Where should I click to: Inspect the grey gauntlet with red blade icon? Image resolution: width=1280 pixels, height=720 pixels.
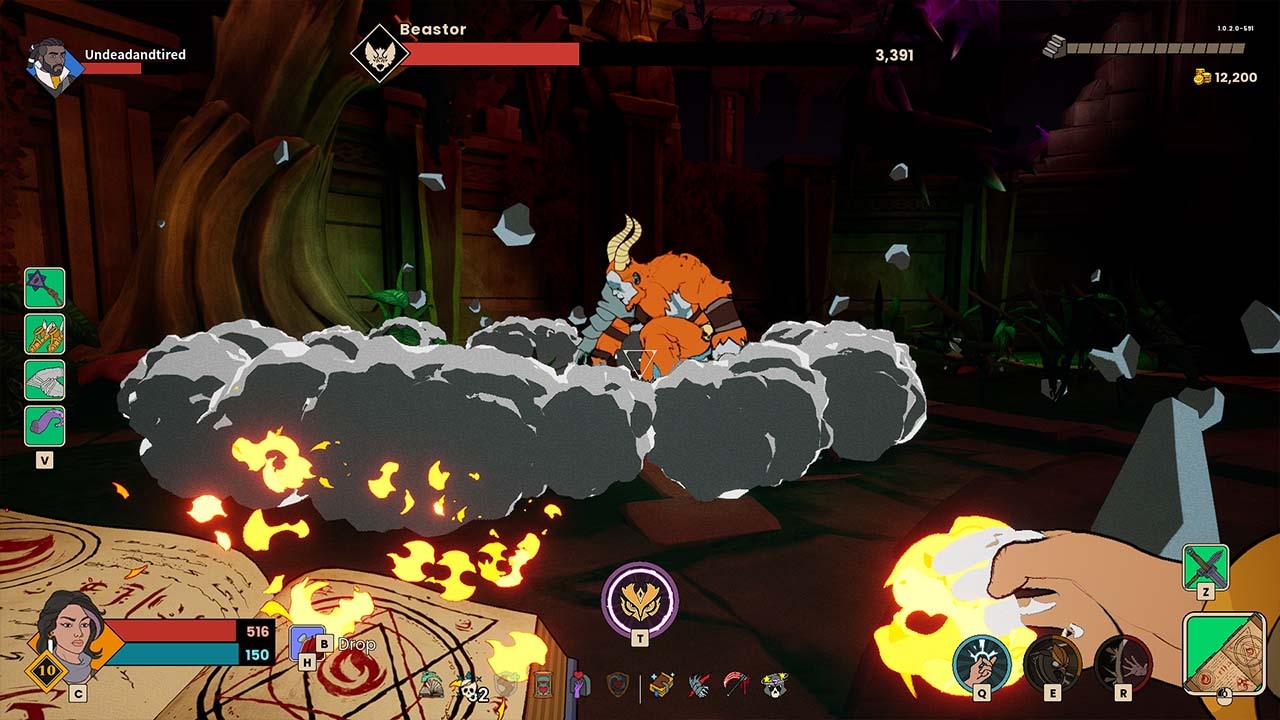[699, 685]
